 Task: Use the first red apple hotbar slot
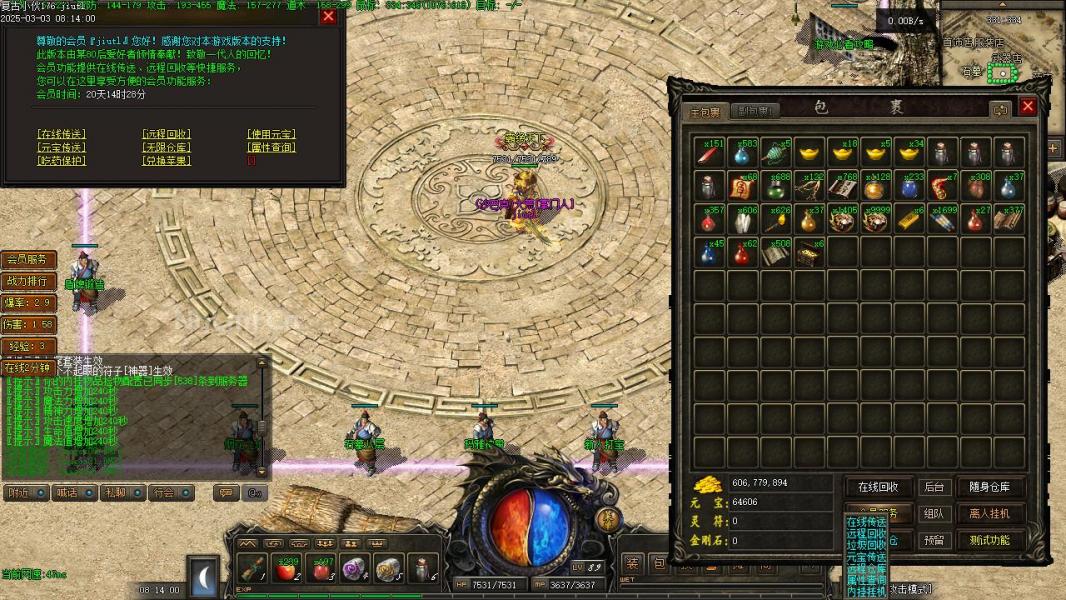[x=287, y=568]
